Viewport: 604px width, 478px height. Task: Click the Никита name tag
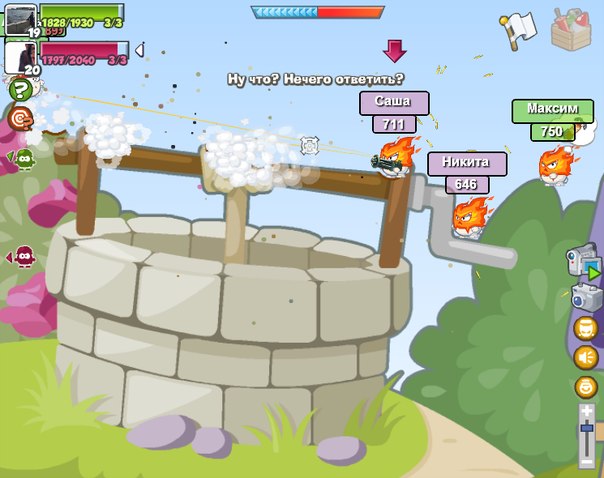[x=466, y=163]
